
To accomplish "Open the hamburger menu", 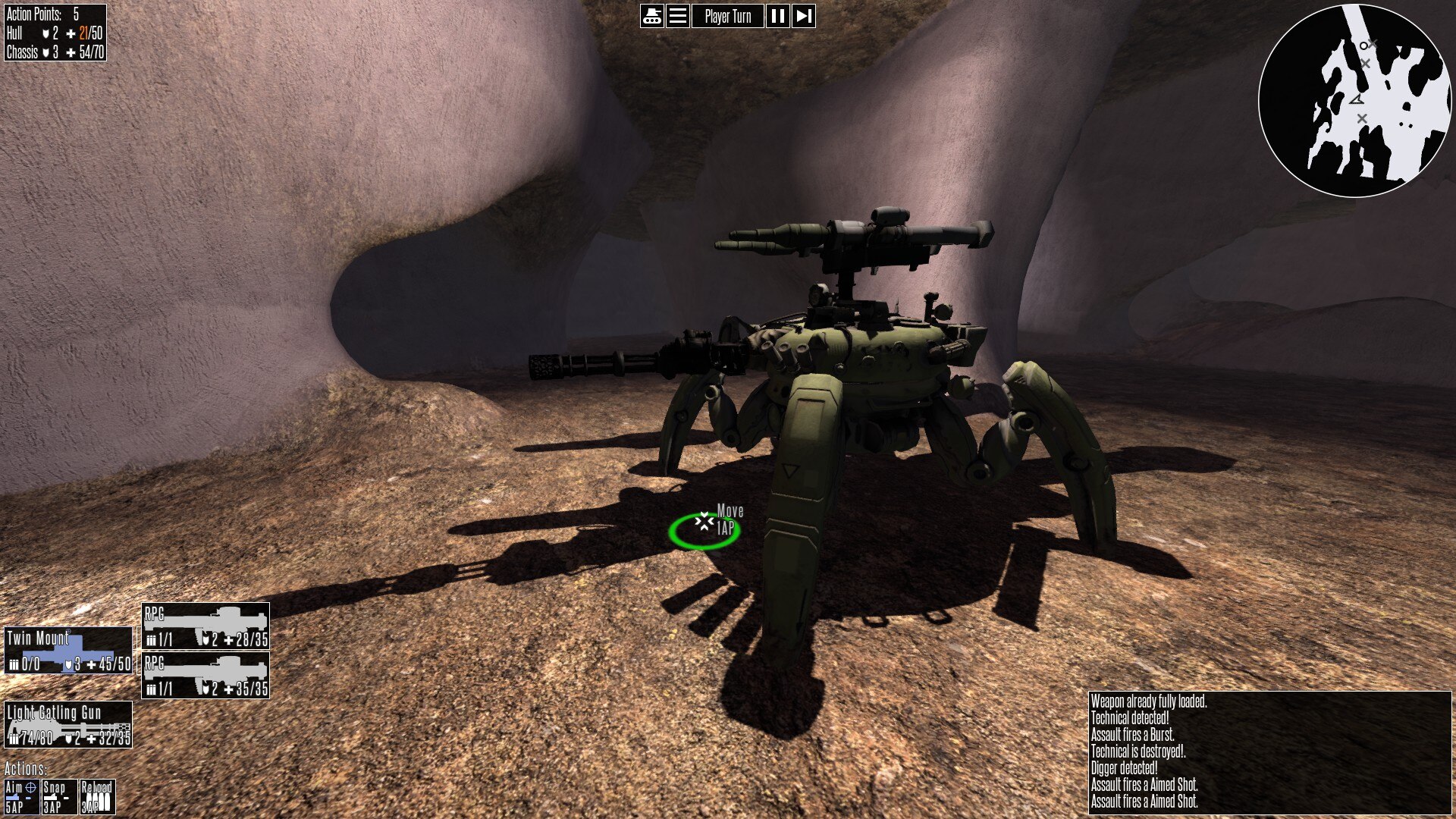I will tap(678, 16).
